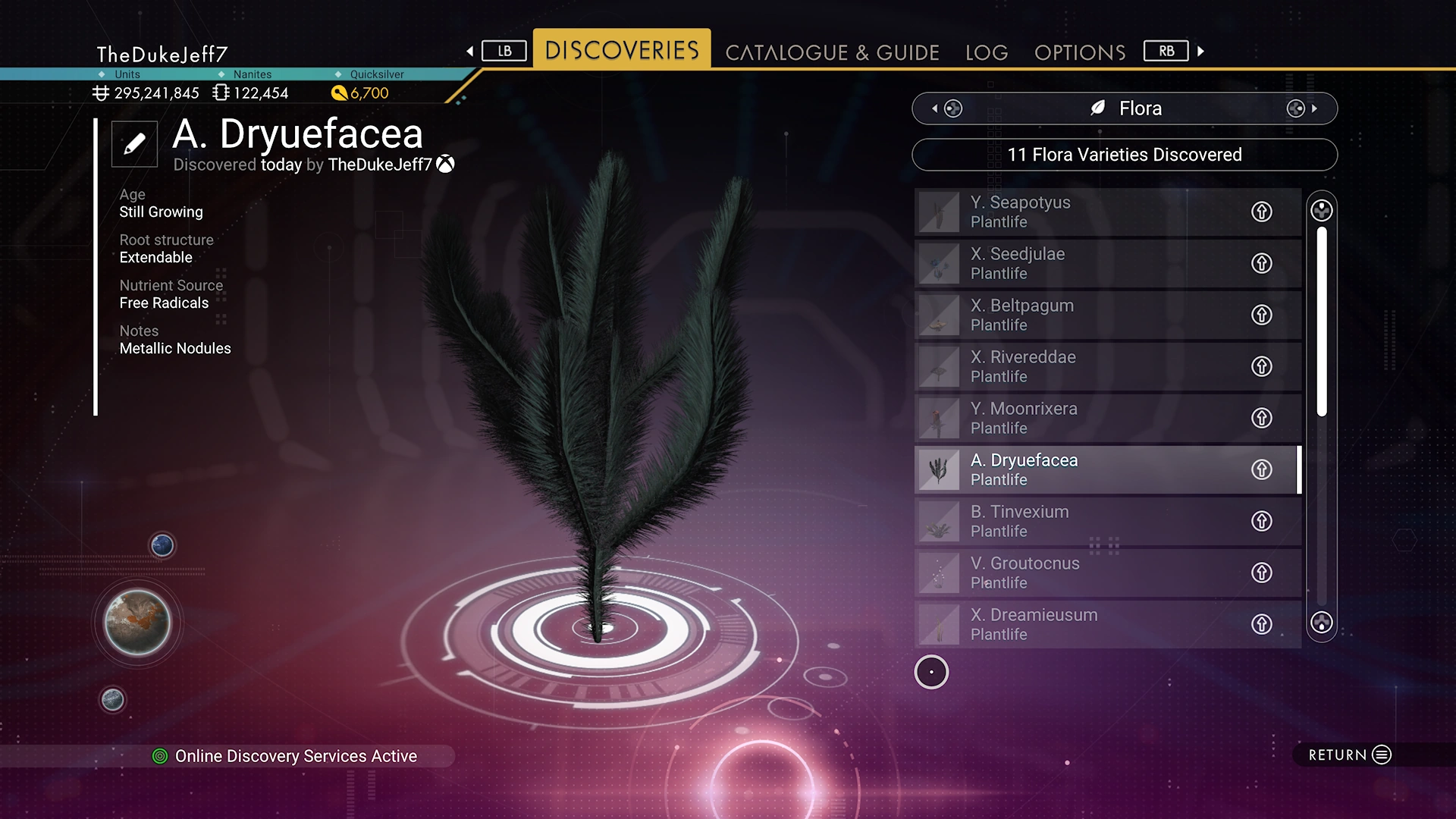Upload the Y. Seapotyus discovery
This screenshot has width=1456, height=819.
(1261, 212)
